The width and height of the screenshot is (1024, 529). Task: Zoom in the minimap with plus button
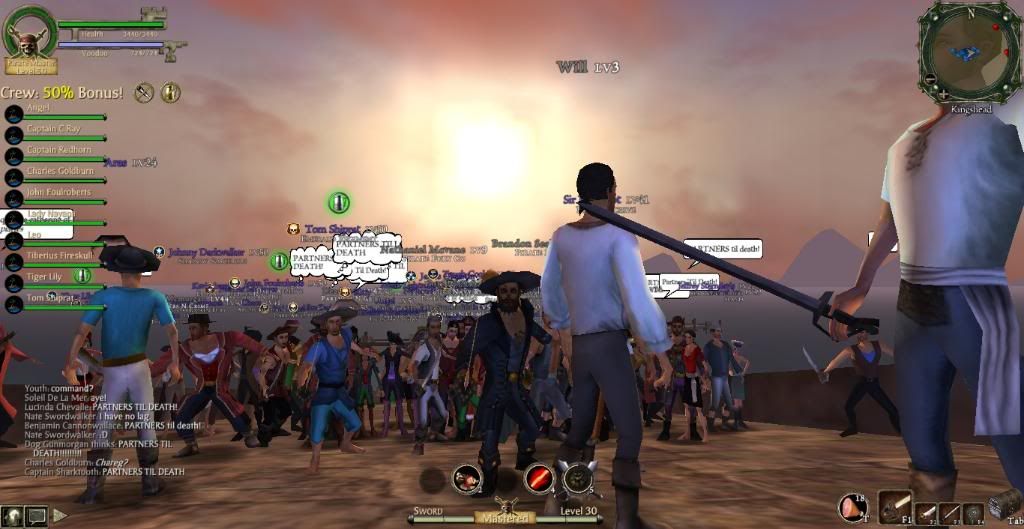941,94
